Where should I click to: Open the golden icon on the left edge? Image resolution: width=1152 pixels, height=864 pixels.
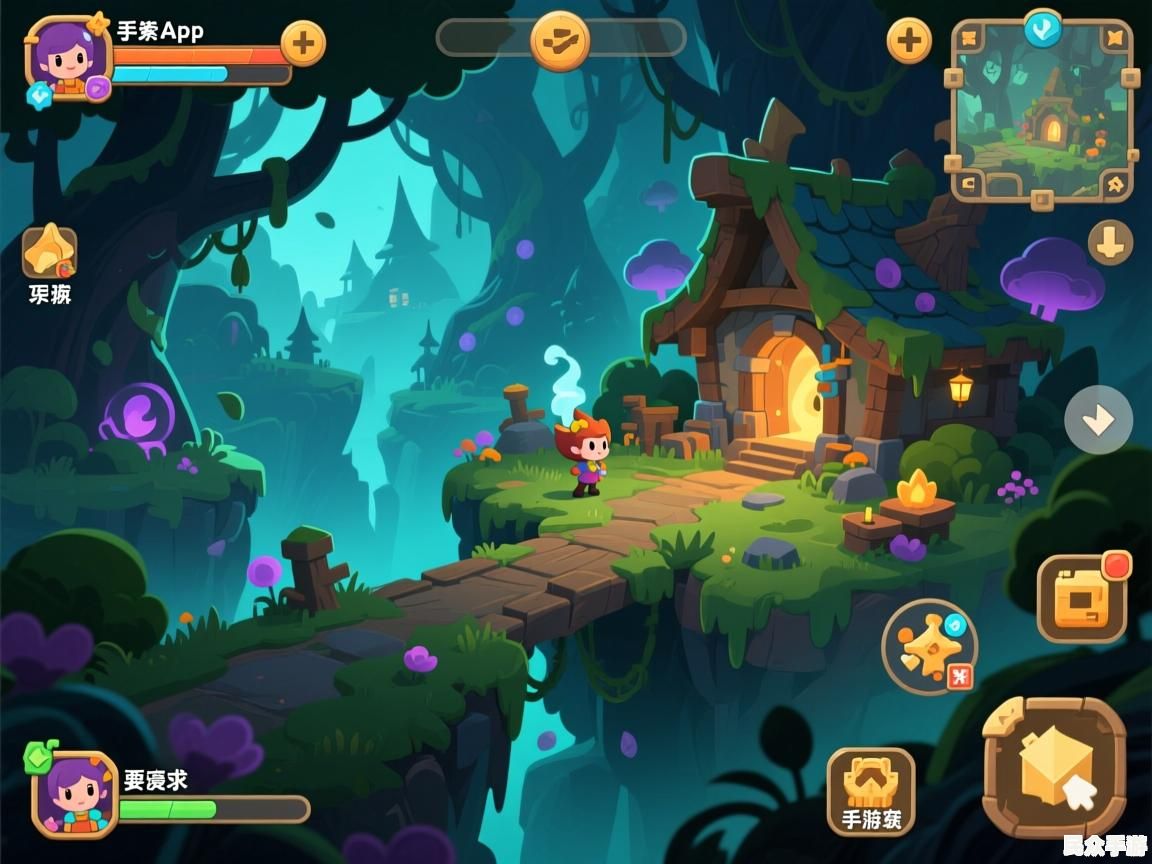point(49,252)
